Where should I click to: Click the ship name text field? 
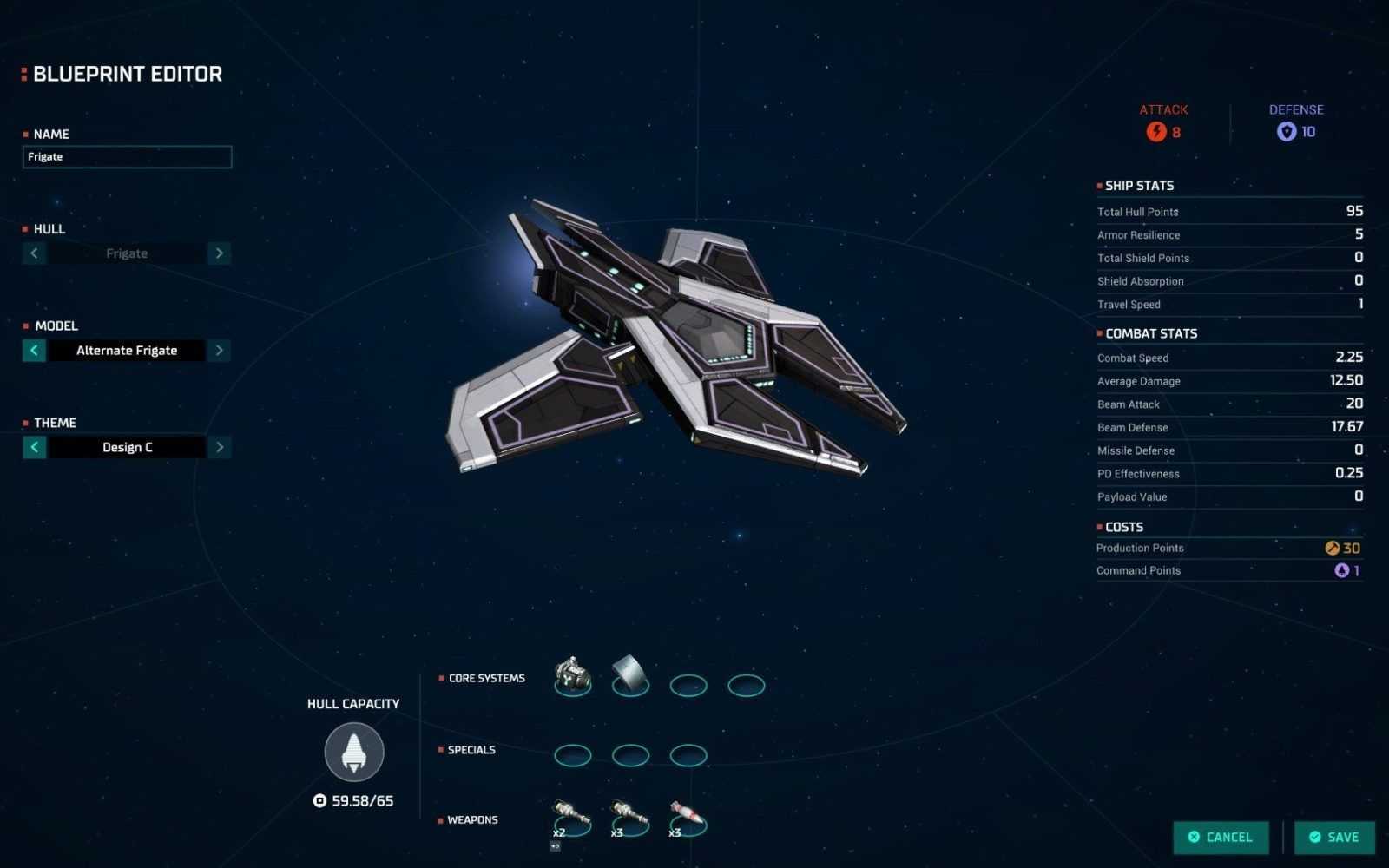(127, 157)
